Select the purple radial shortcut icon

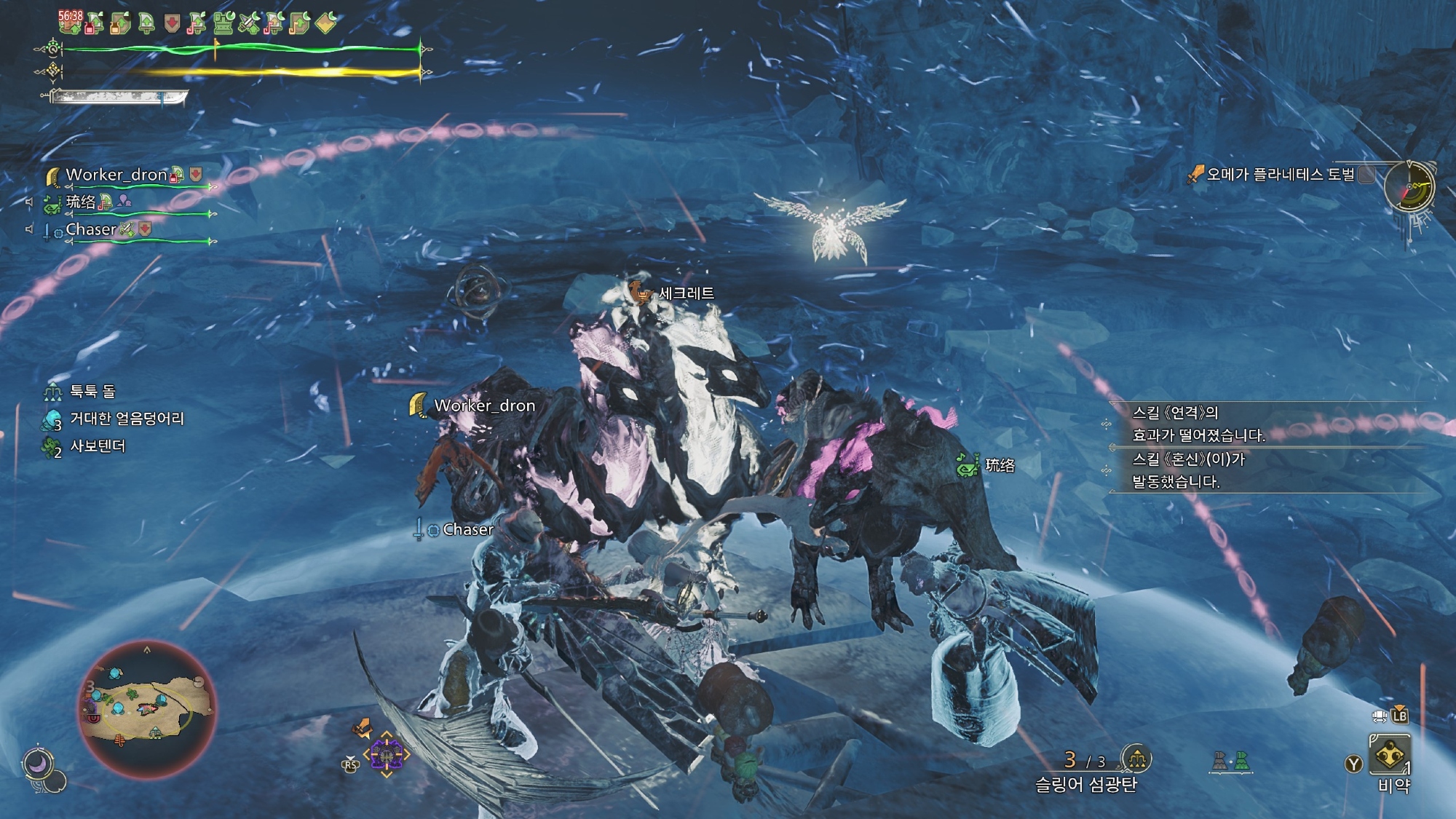[386, 756]
